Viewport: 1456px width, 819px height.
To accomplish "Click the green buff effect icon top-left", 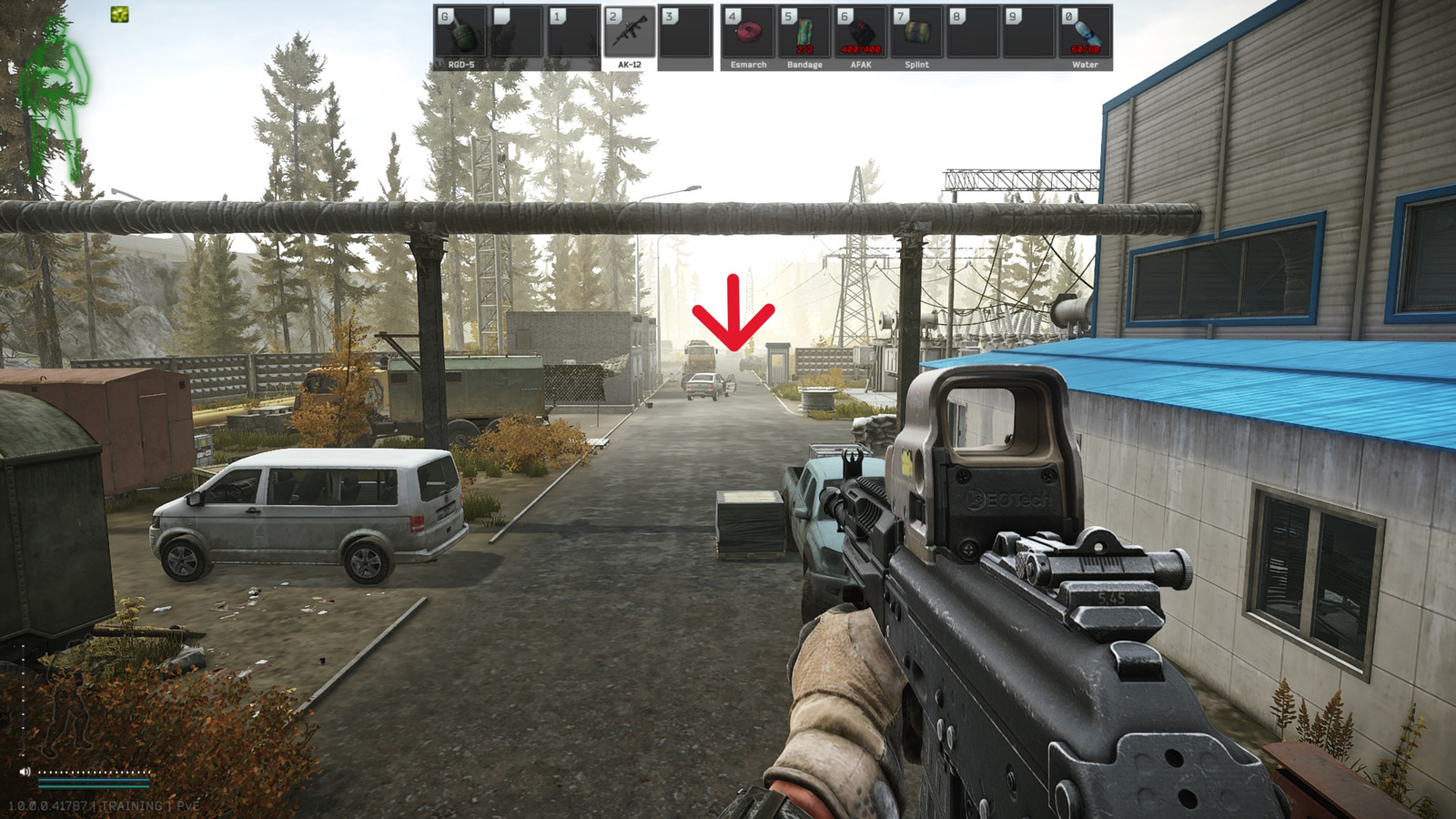I will pos(119,14).
